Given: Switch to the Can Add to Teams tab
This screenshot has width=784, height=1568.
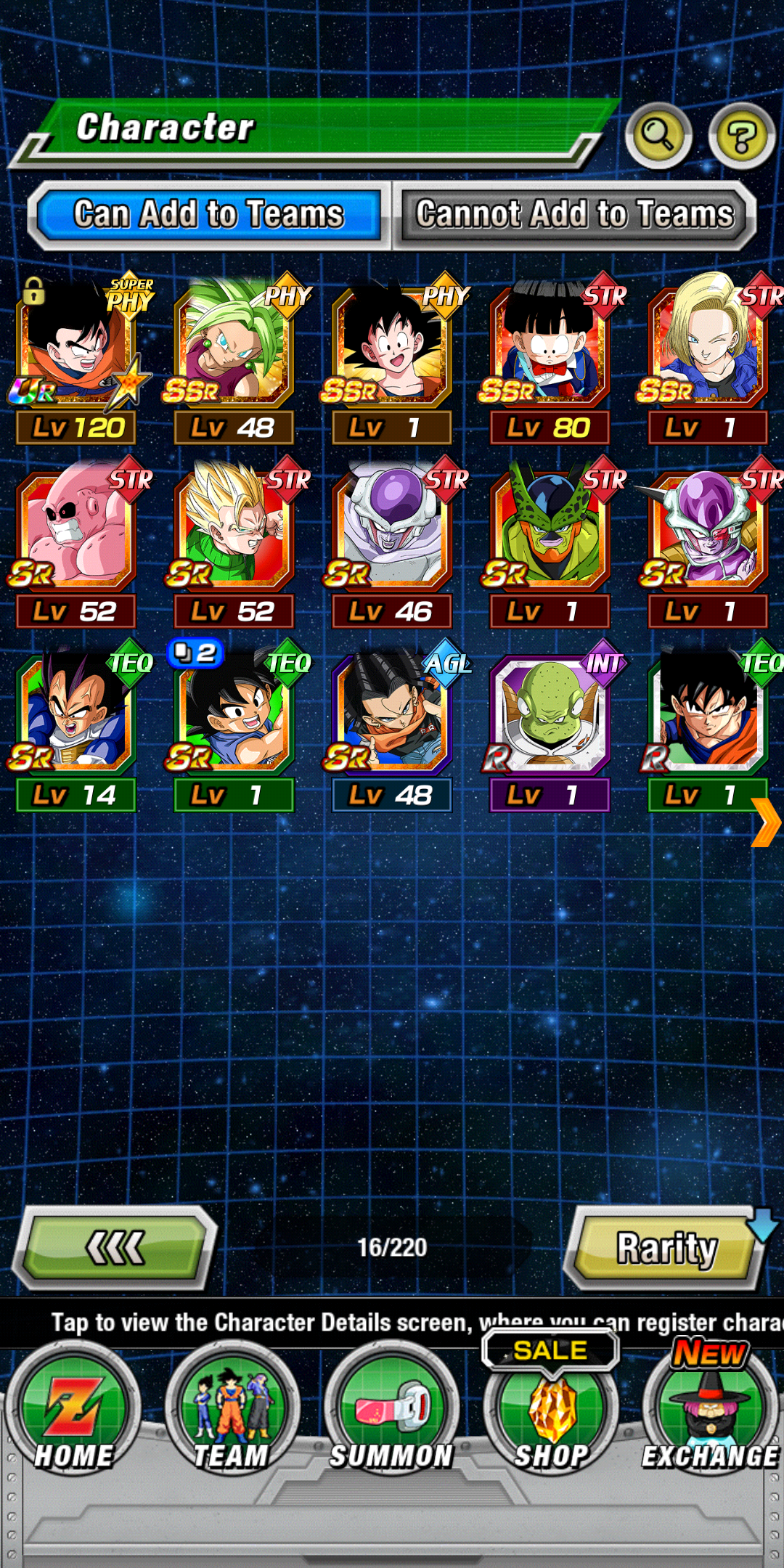Looking at the screenshot, I should 208,215.
